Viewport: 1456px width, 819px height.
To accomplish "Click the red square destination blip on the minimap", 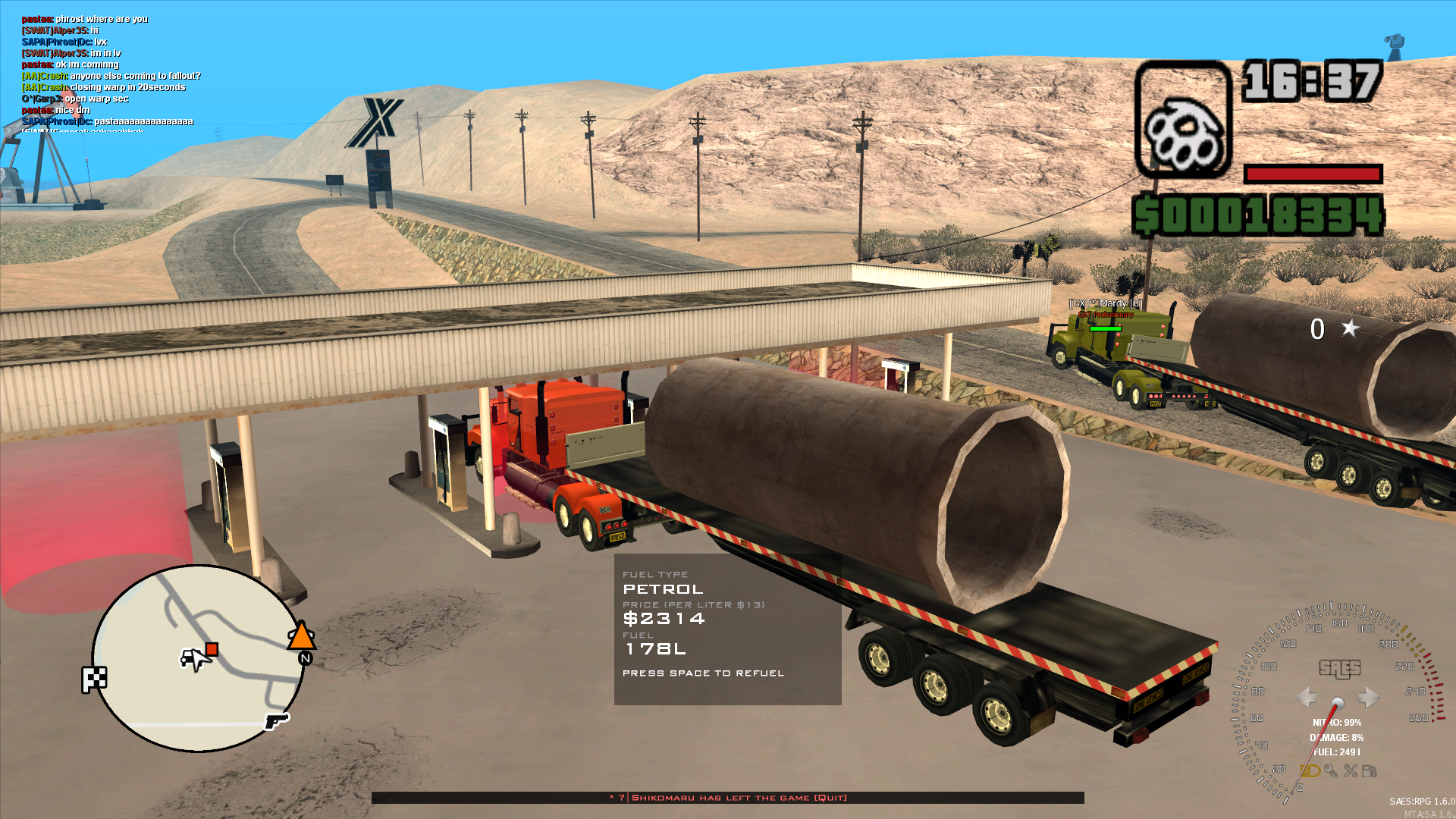I will tap(212, 649).
